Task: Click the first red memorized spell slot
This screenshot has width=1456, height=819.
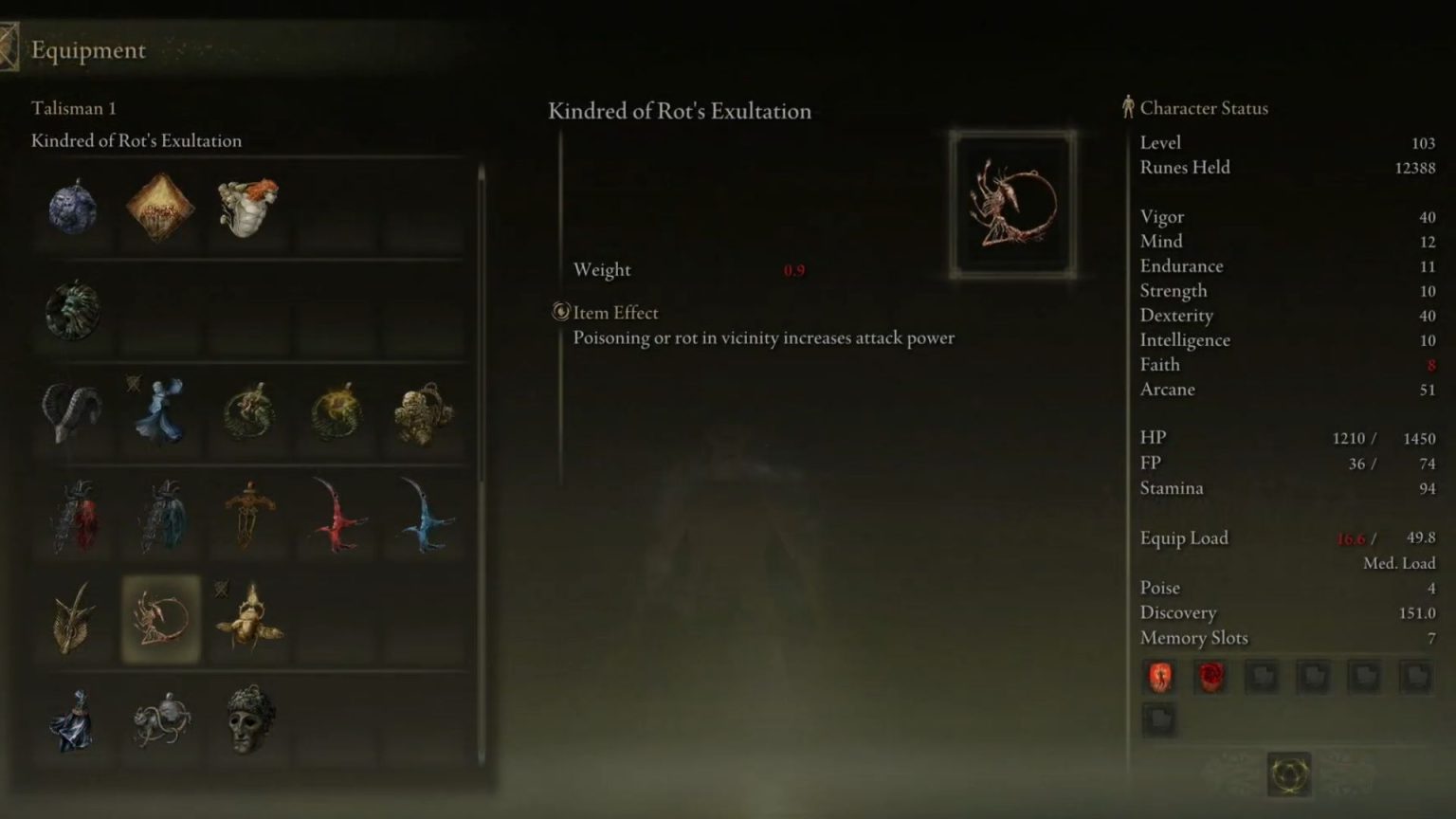Action: 1158,676
